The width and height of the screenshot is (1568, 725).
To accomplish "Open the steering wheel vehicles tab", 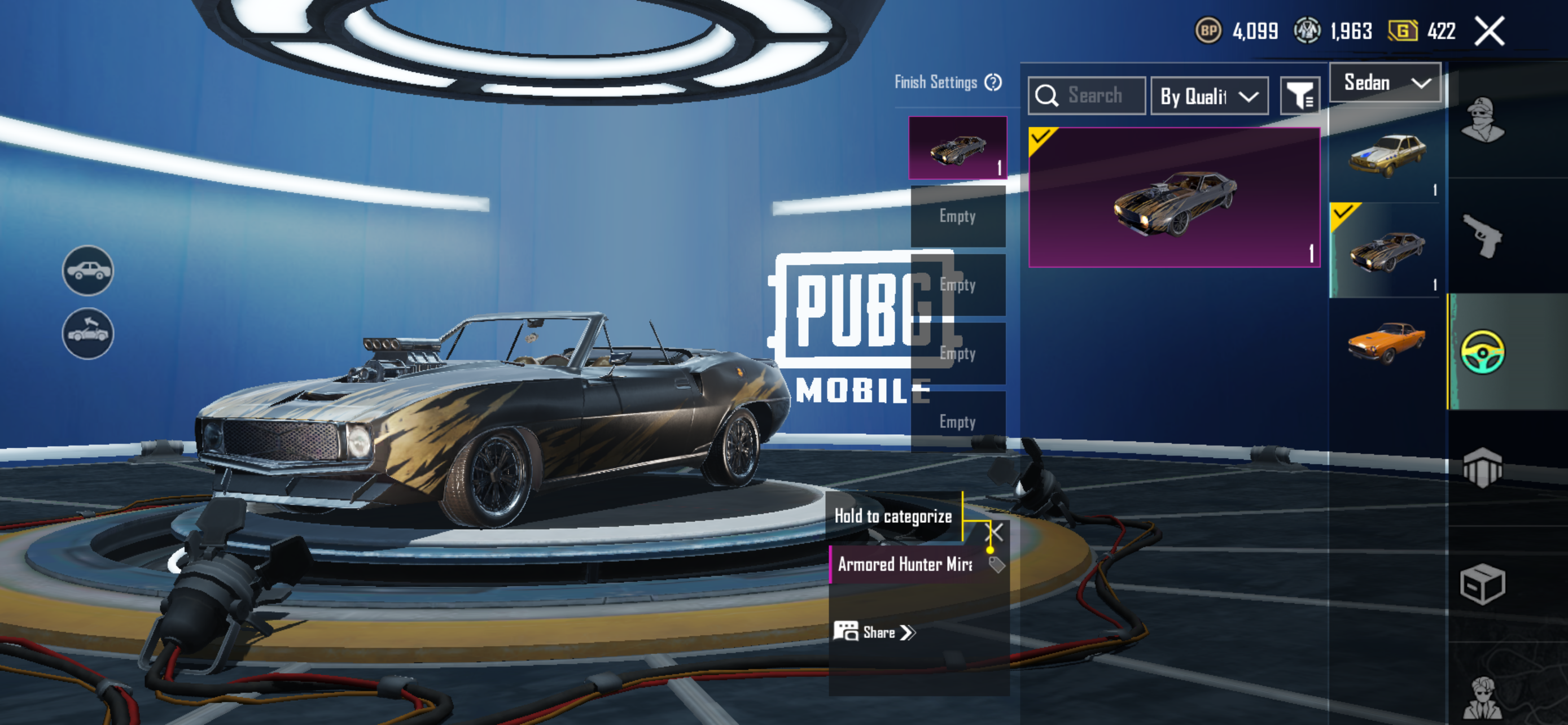I will 1482,352.
